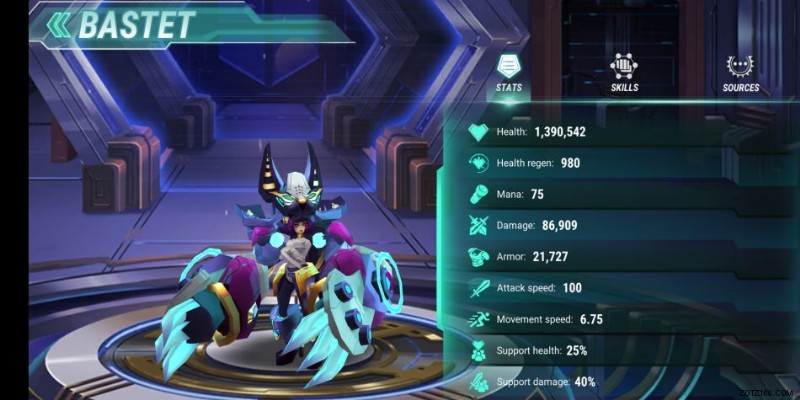Switch to the Skills tab
Viewport: 800px width, 400px height.
[625, 73]
